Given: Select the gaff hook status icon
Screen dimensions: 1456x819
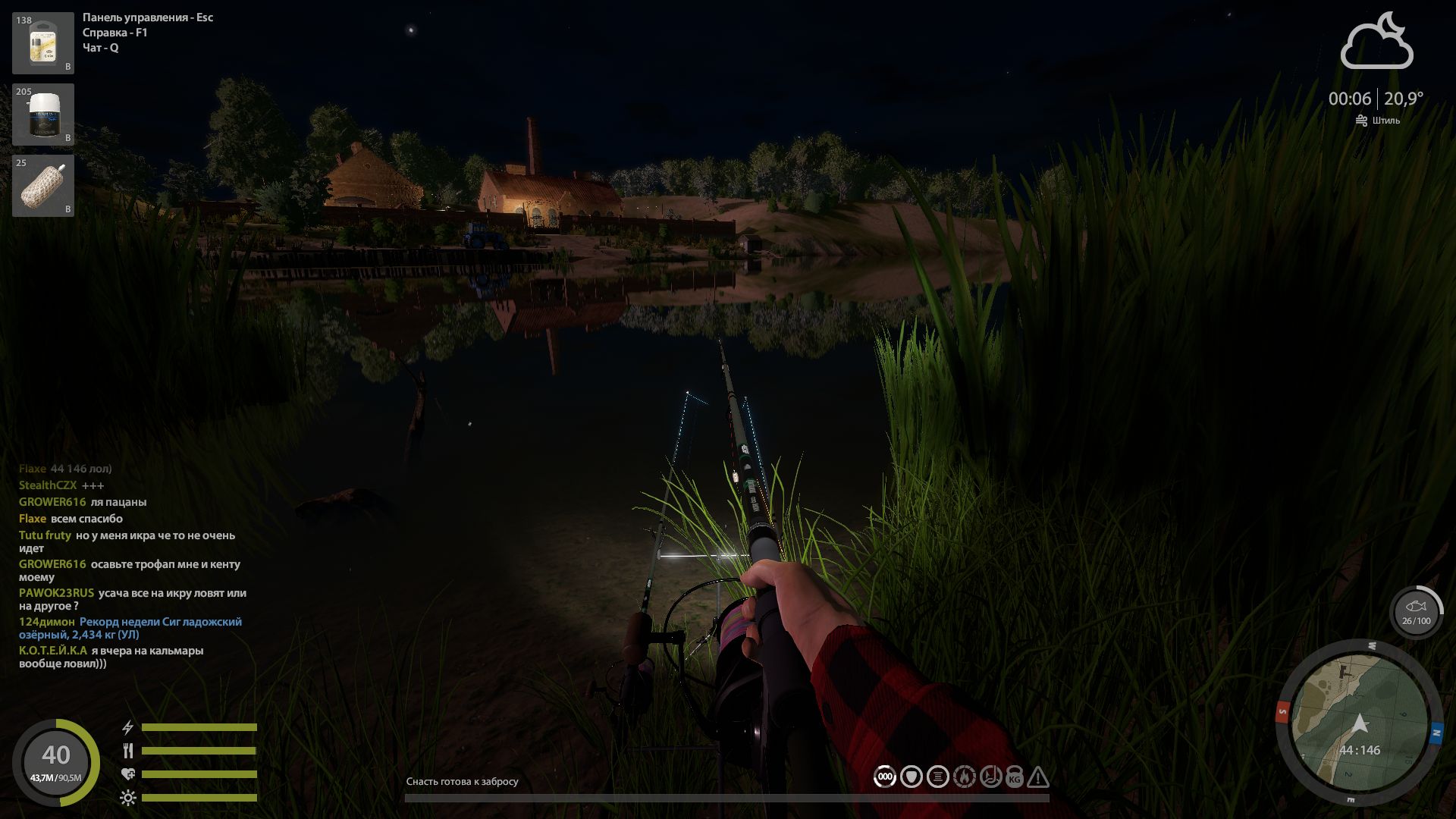Looking at the screenshot, I should [990, 776].
